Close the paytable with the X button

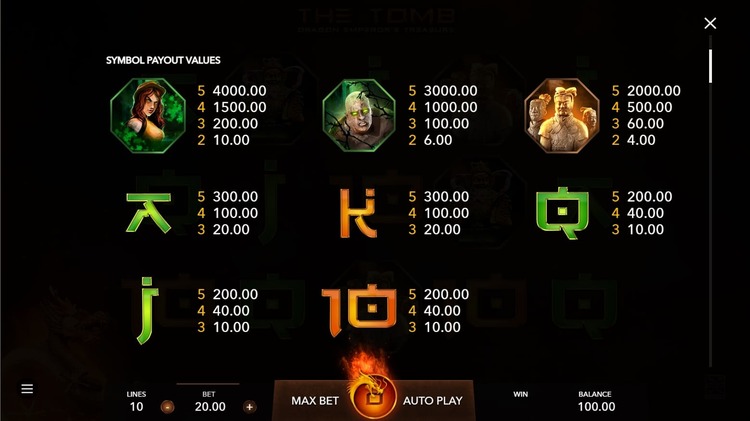click(x=710, y=23)
